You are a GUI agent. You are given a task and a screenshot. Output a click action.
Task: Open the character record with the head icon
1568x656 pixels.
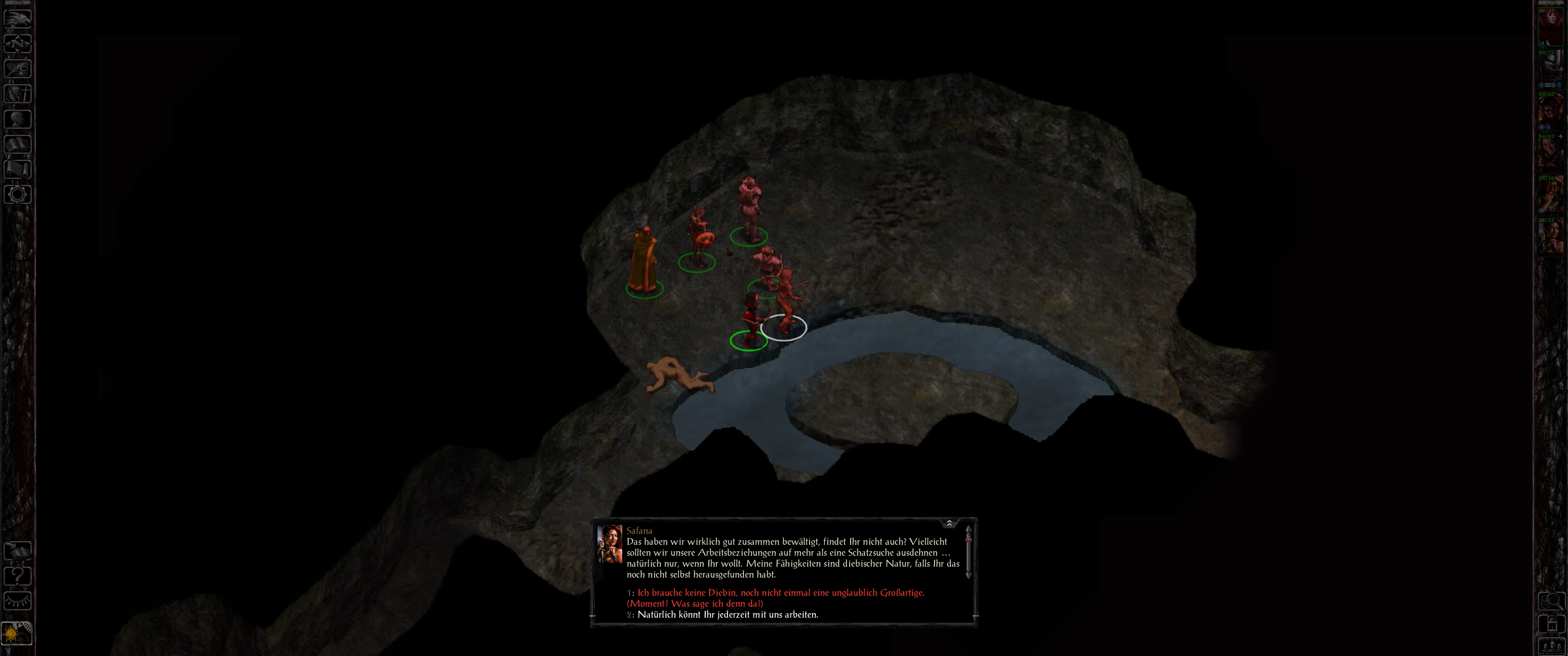point(18,119)
